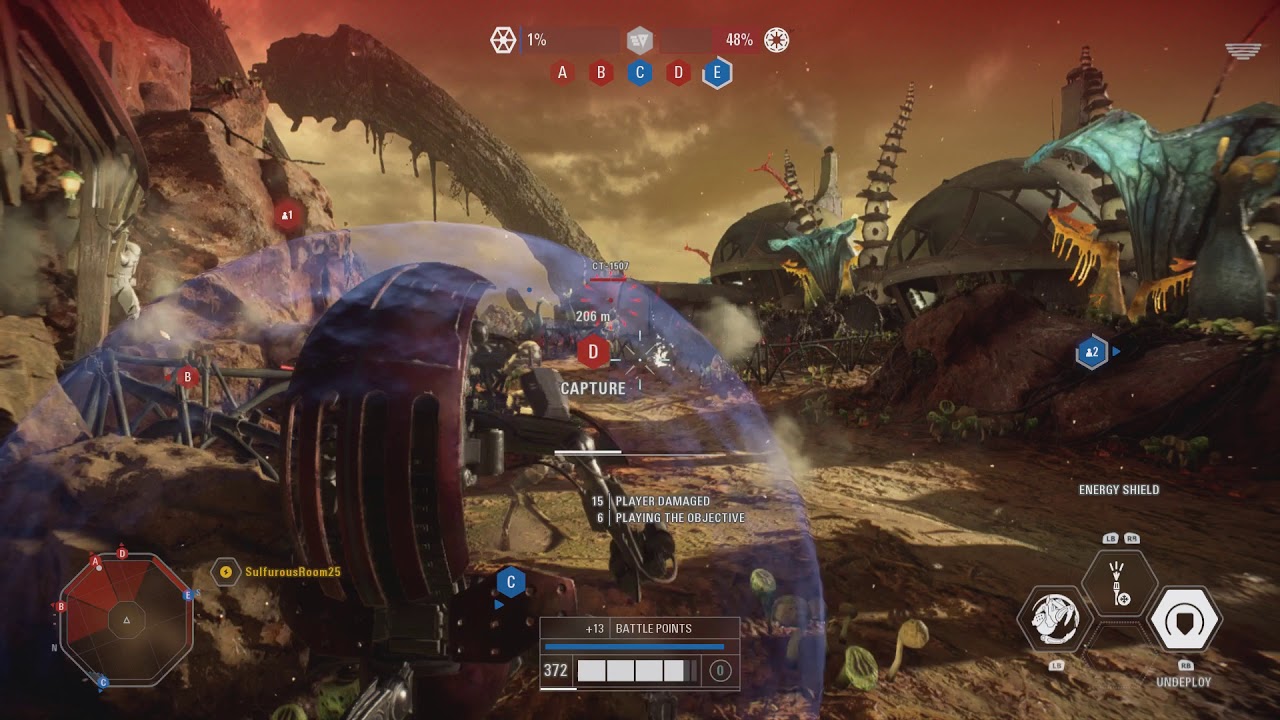Select command post E in the top objective bar

pyautogui.click(x=717, y=72)
